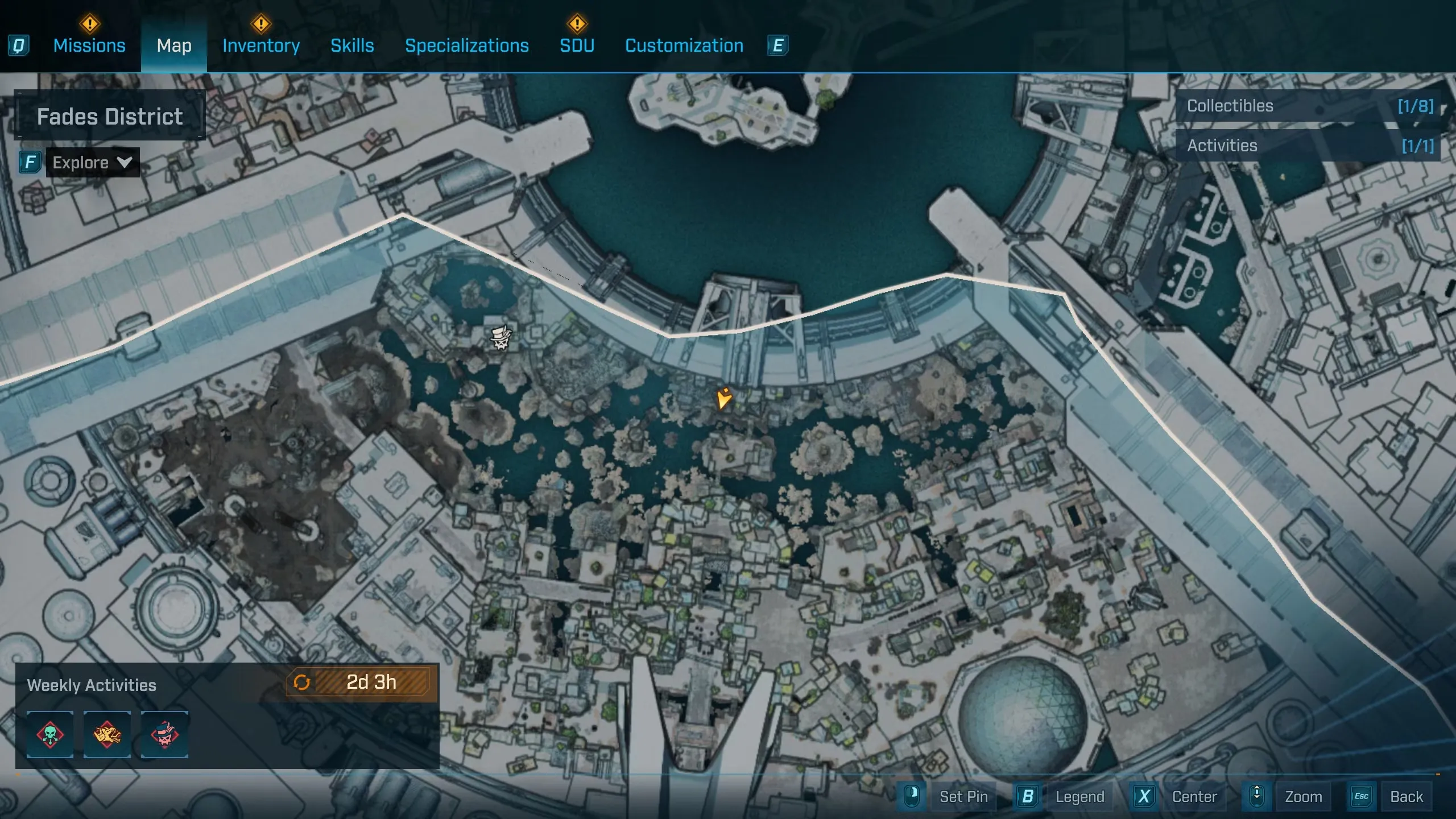Select the Activities progress row

tap(1308, 146)
